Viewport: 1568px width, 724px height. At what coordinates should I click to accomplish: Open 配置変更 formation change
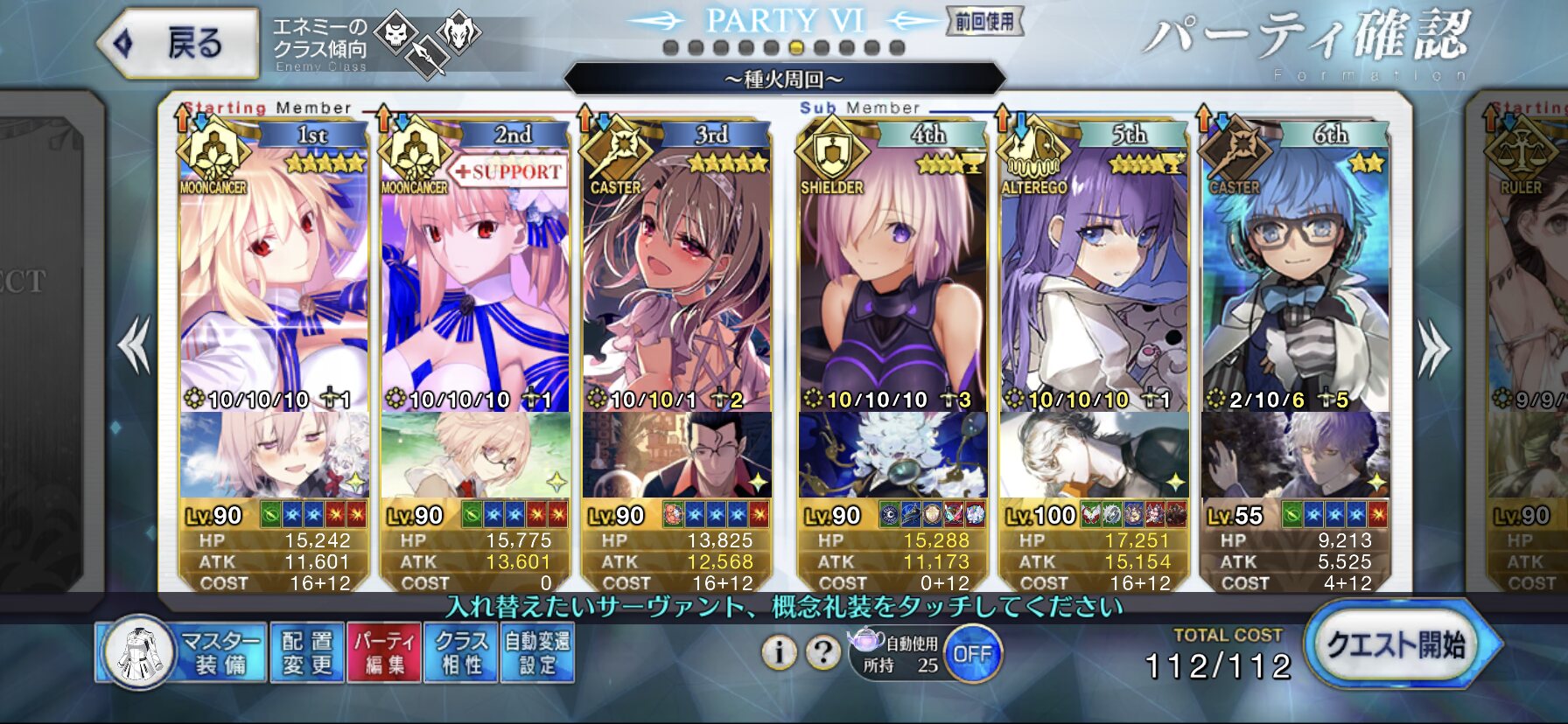coord(307,652)
